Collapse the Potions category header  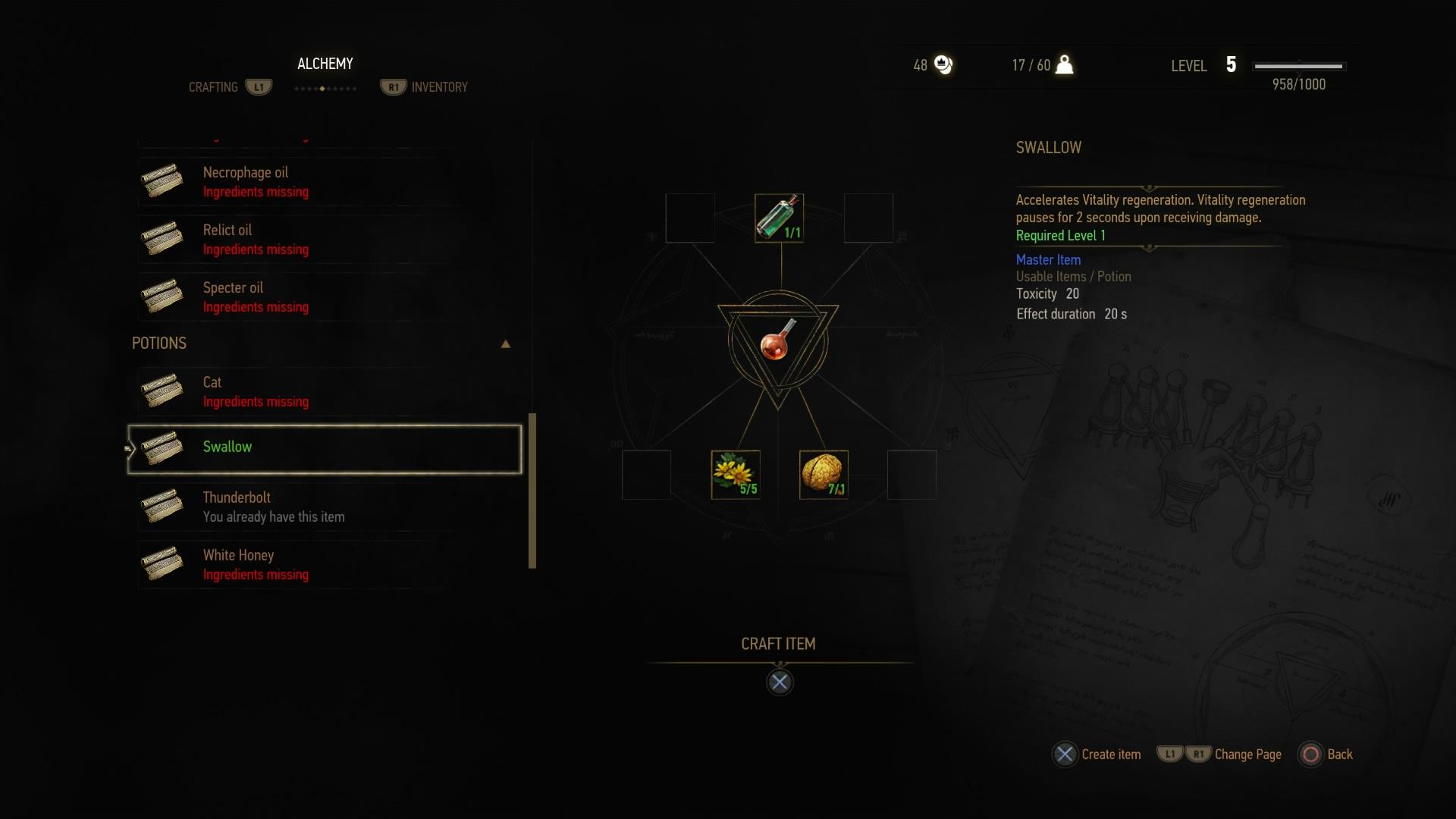point(505,344)
